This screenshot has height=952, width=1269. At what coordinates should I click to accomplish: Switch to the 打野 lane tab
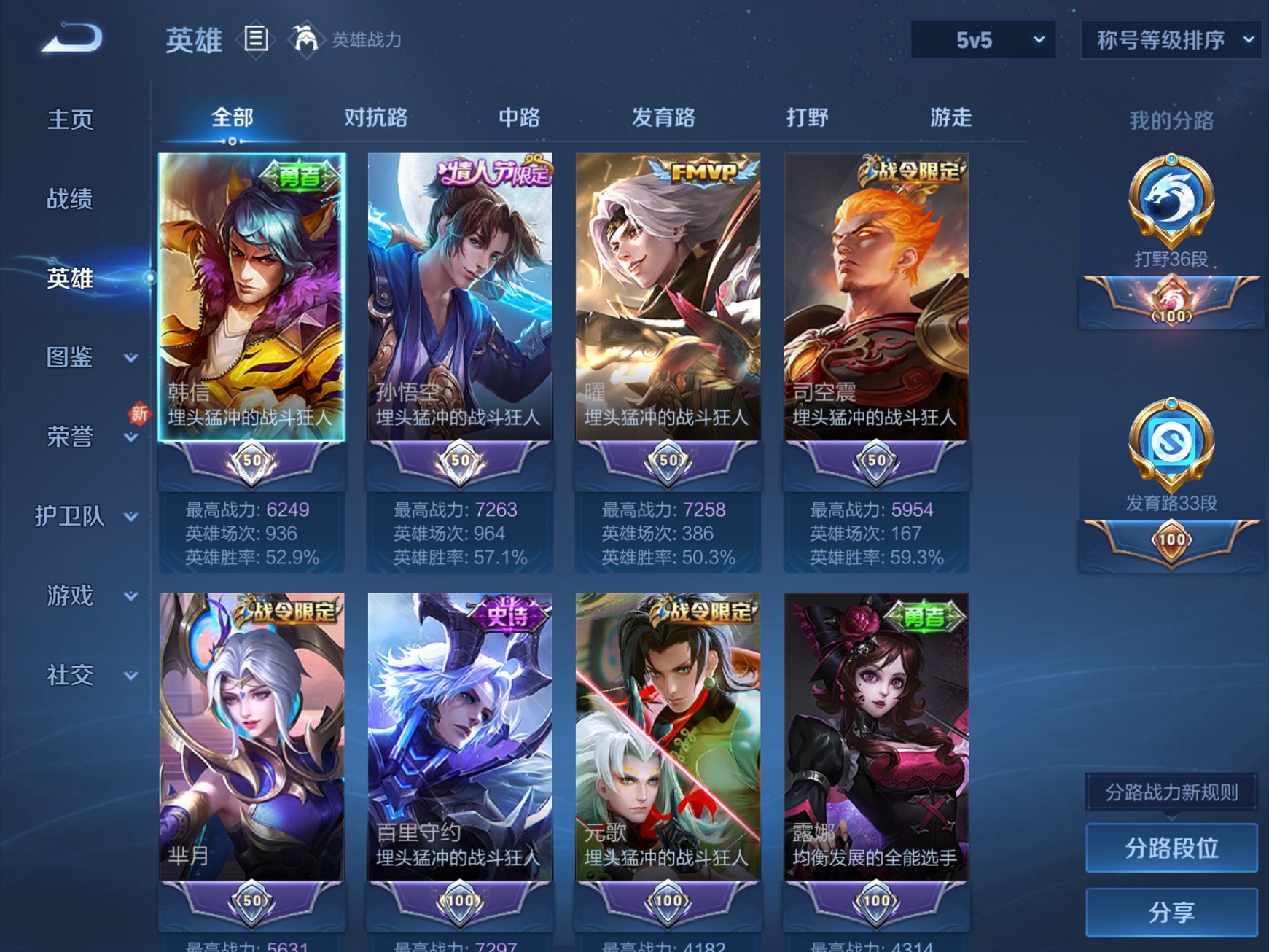(x=809, y=117)
